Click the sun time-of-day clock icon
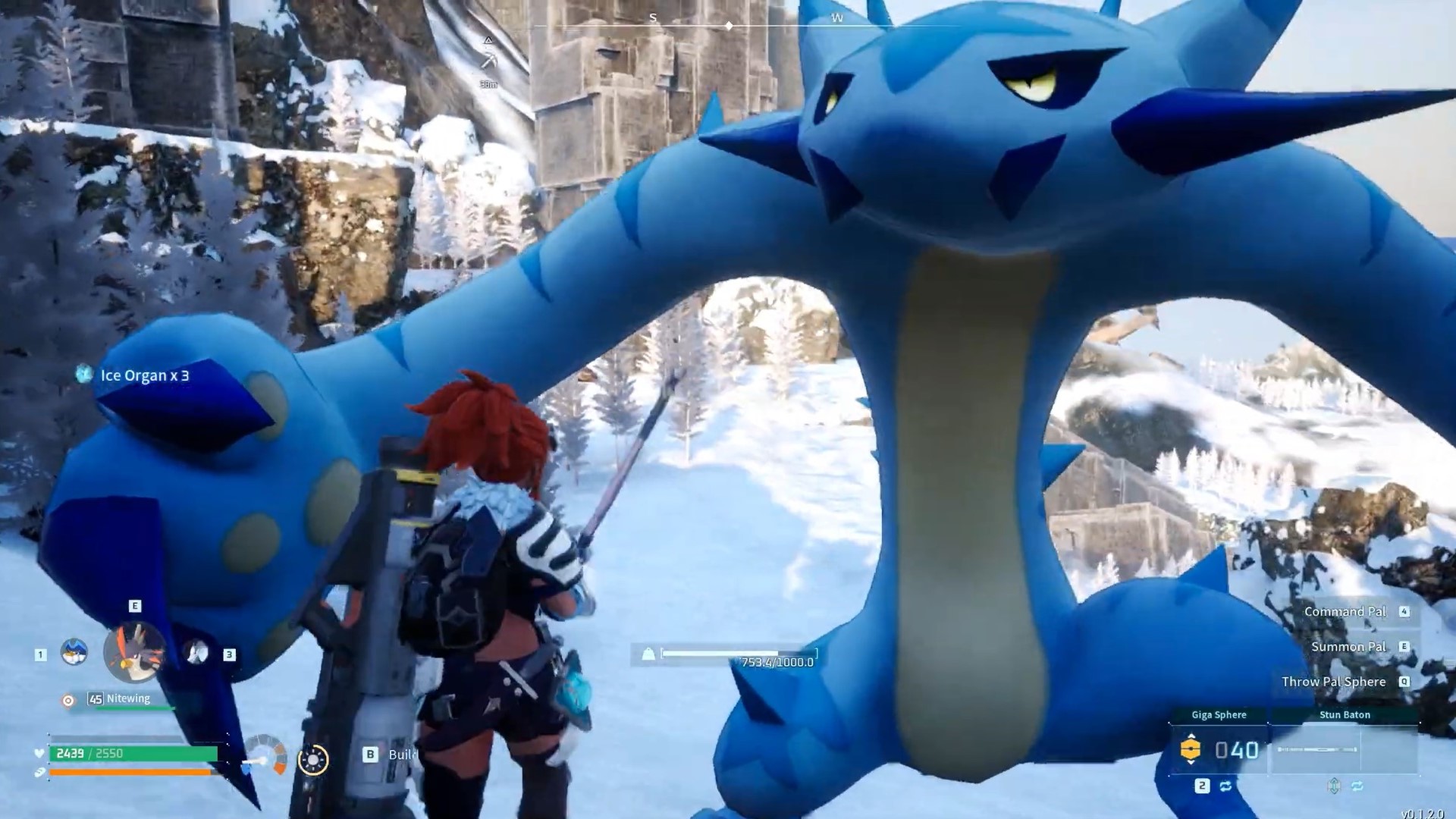This screenshot has width=1456, height=819. 313,759
